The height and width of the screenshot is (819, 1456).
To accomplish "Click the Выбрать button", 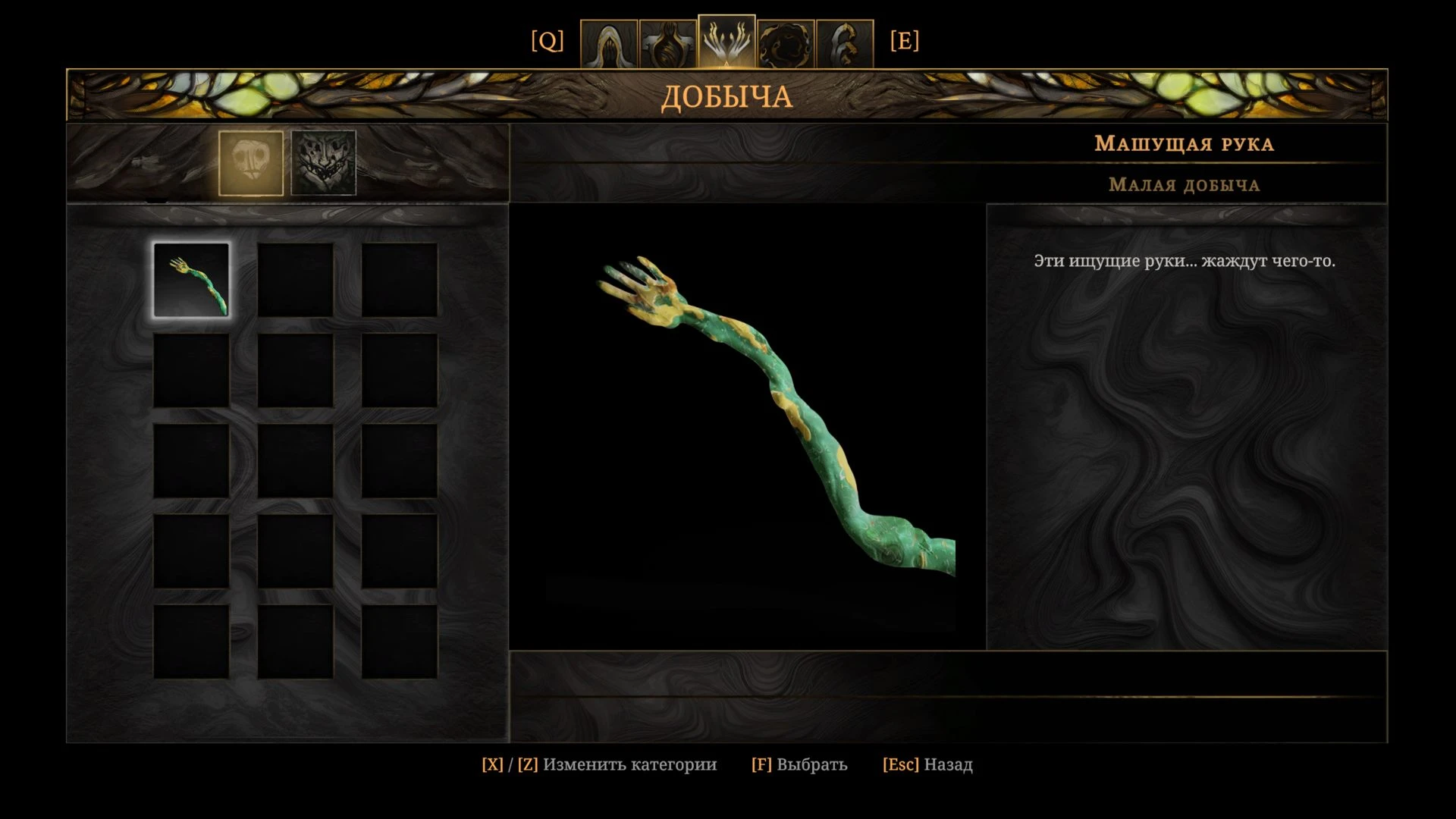I will point(799,764).
